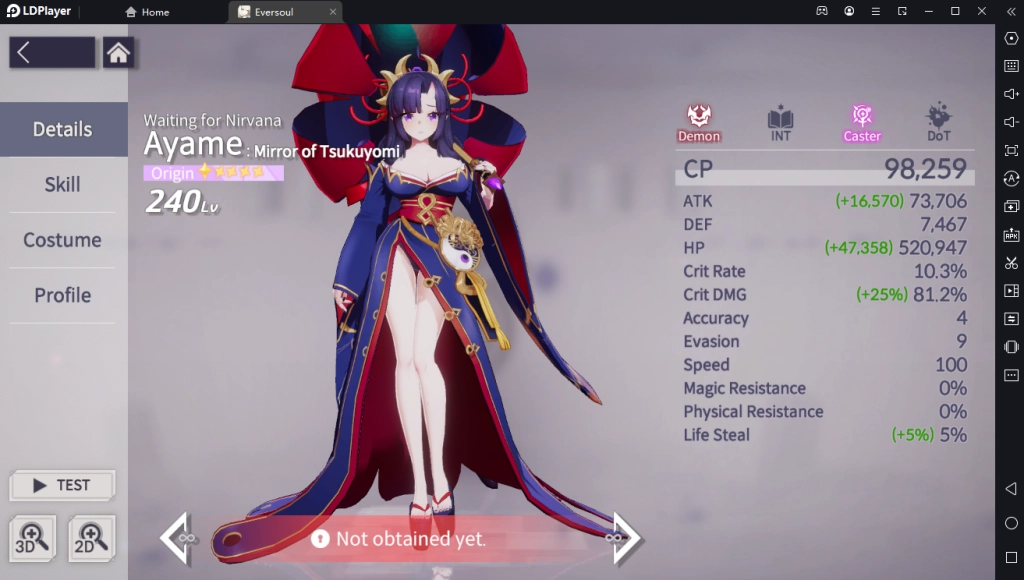This screenshot has height=580, width=1024.
Task: Show the next character
Action: pos(625,538)
